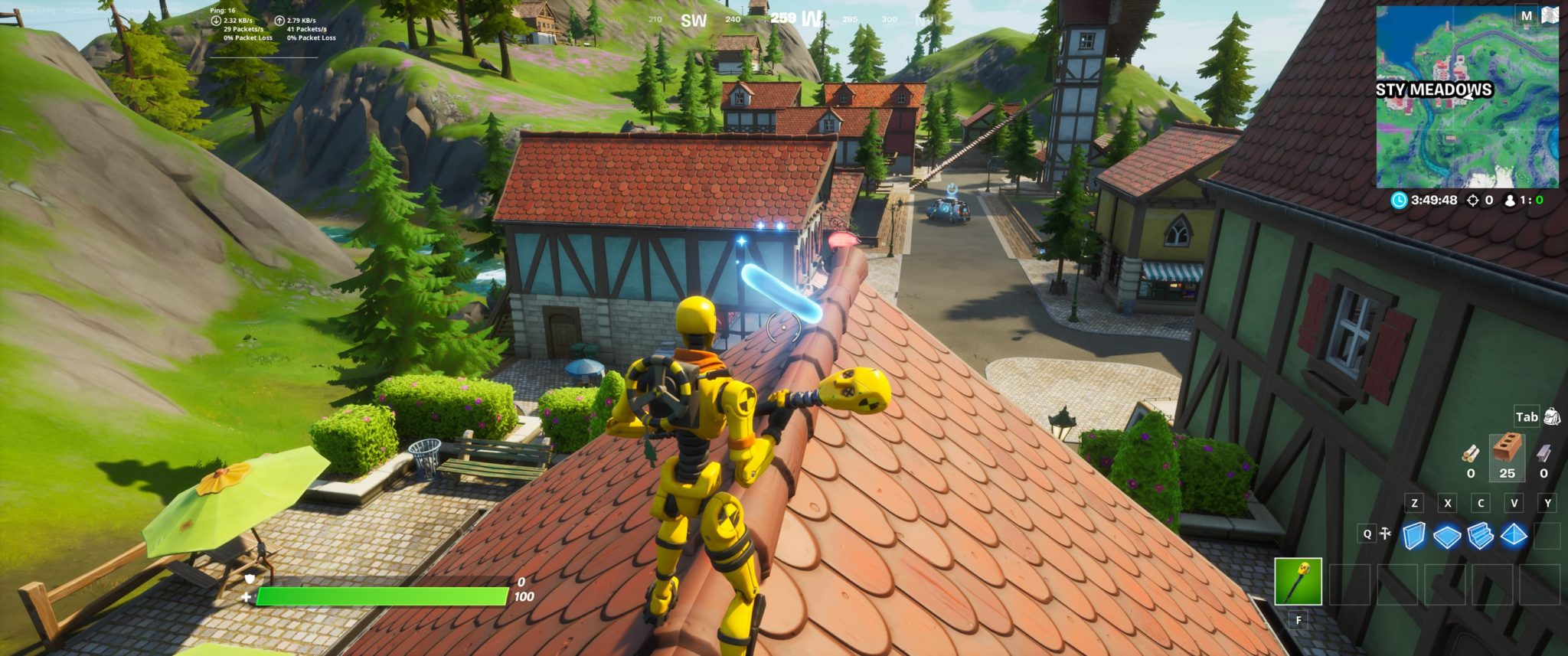Click the players remaining person icon
Viewport: 1568px width, 656px height.
click(x=1510, y=200)
